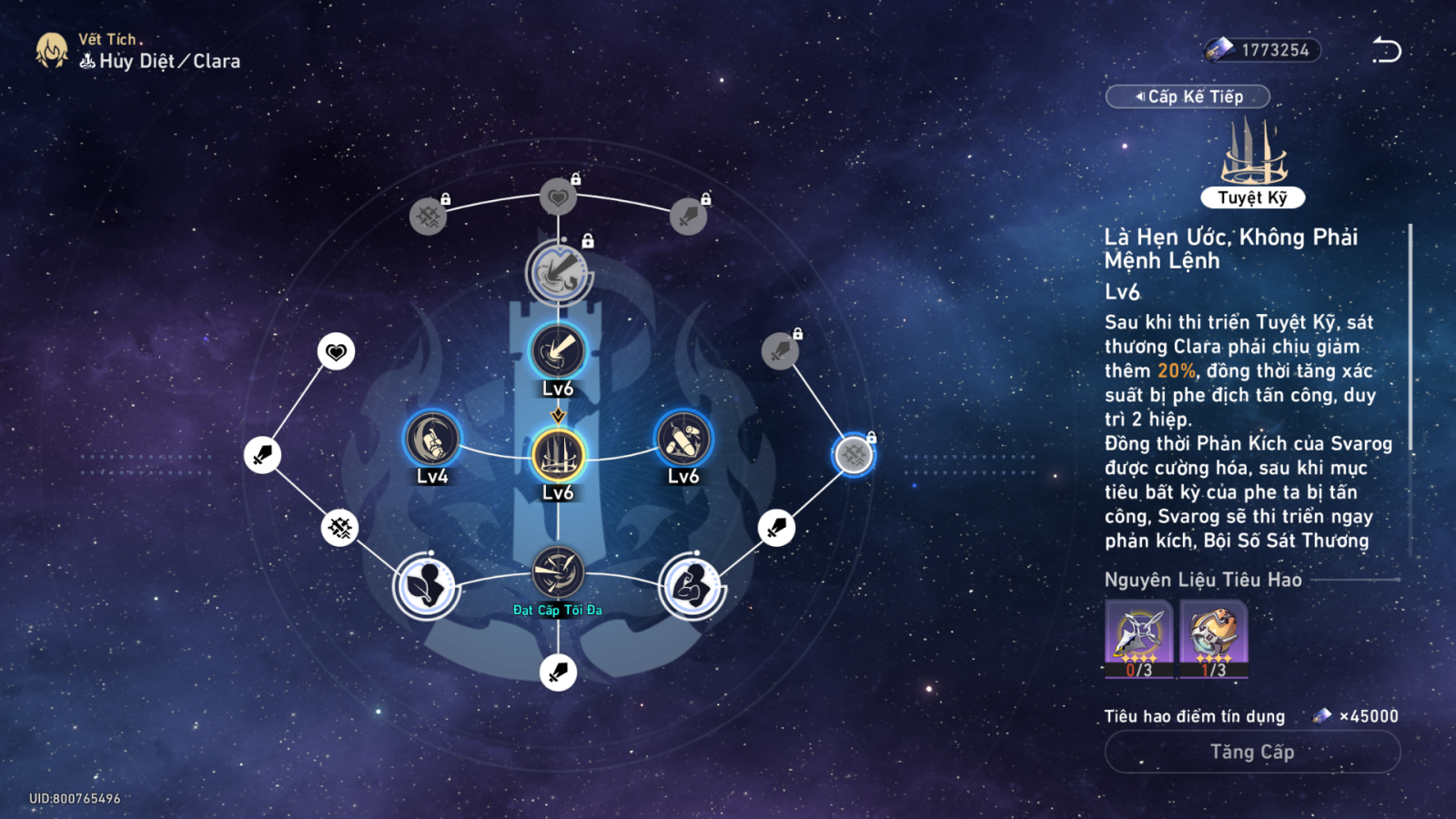Select the Tuyệt Kỹ ultimate node Lv6
1456x819 pixels.
[558, 454]
